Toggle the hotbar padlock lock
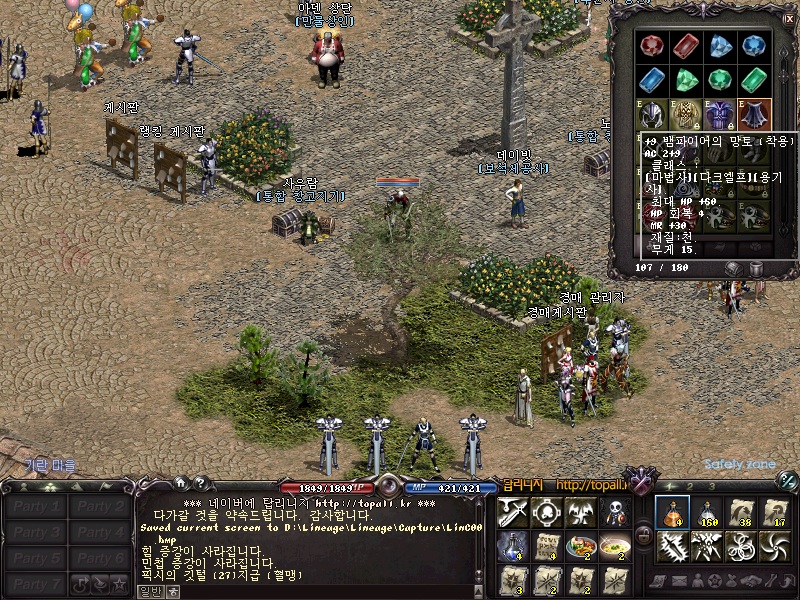The height and width of the screenshot is (600, 800). pyautogui.click(x=643, y=533)
